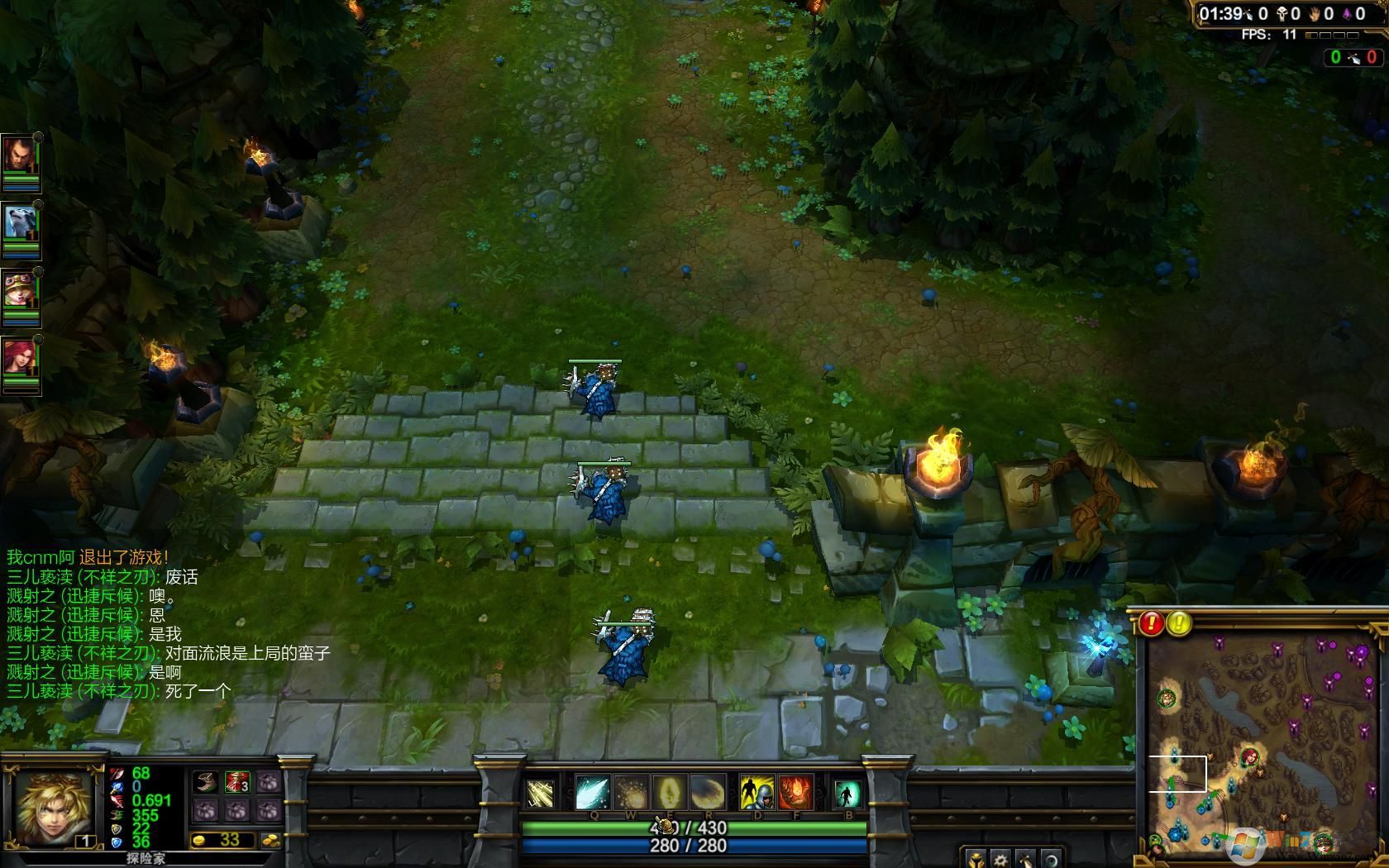
Task: Toggle the camera lock eye icon
Action: point(1052,861)
